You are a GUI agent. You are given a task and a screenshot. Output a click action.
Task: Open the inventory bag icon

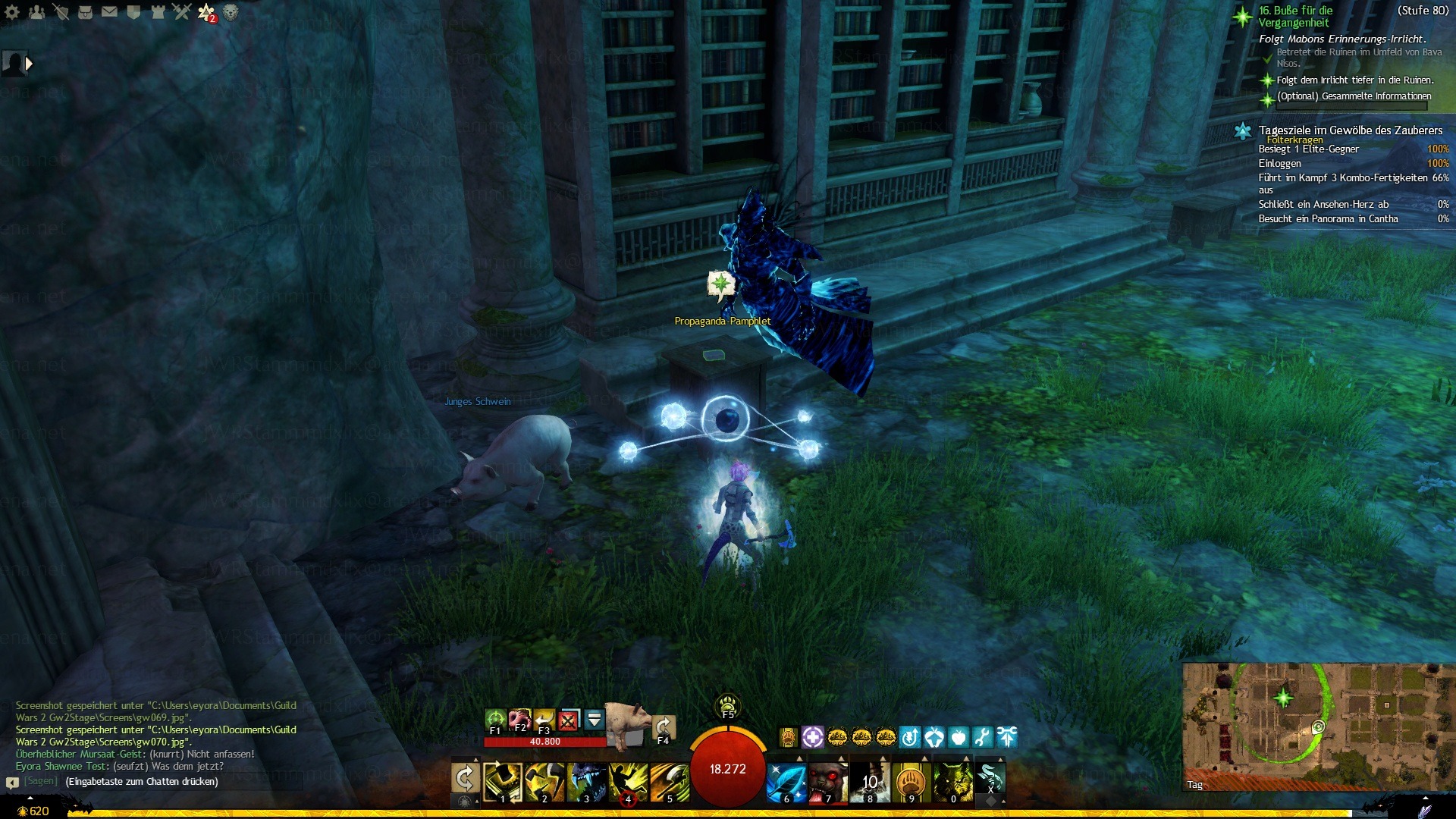85,11
